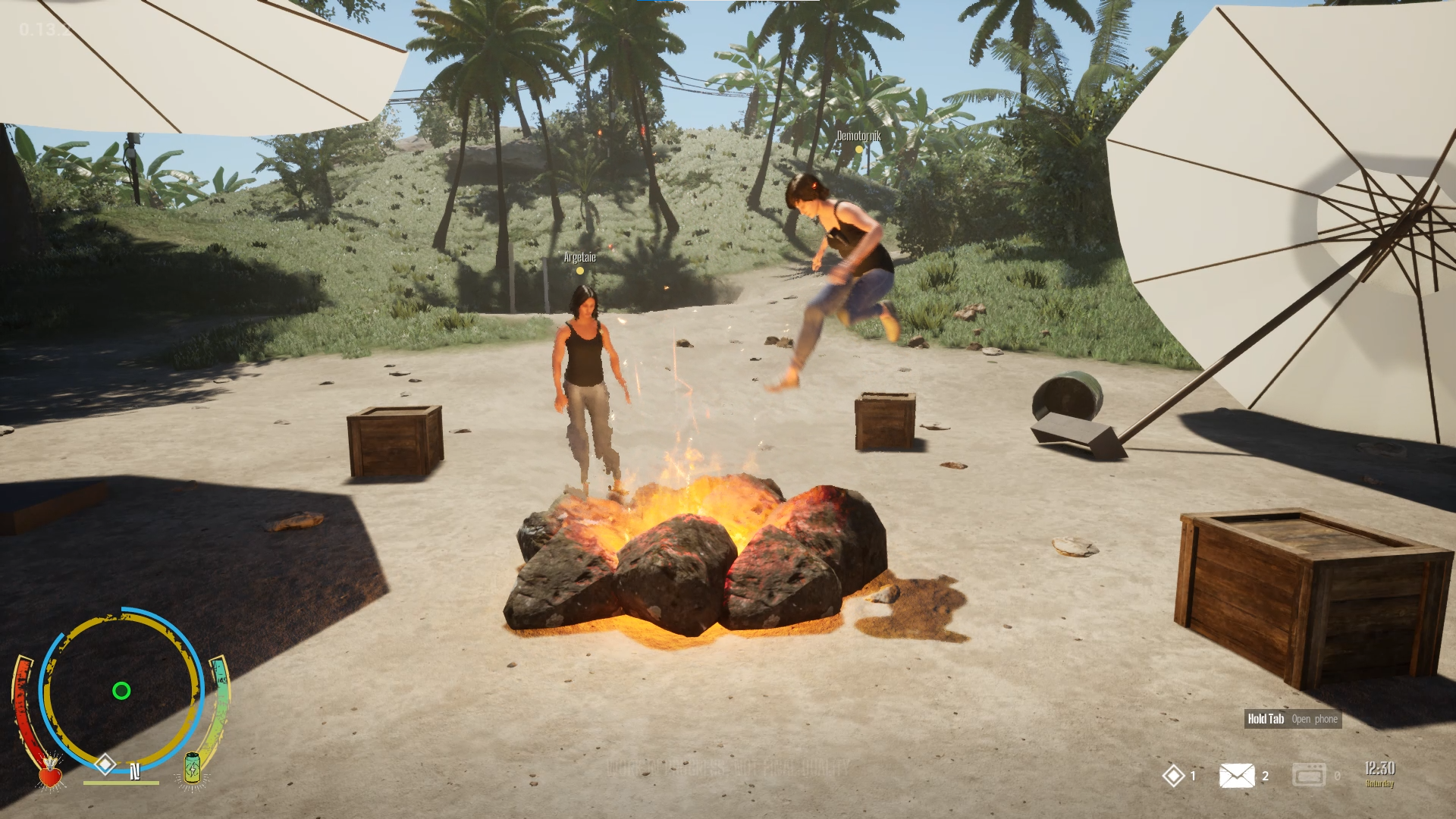Click the red heart health icon
The height and width of the screenshot is (819, 1456).
(50, 774)
